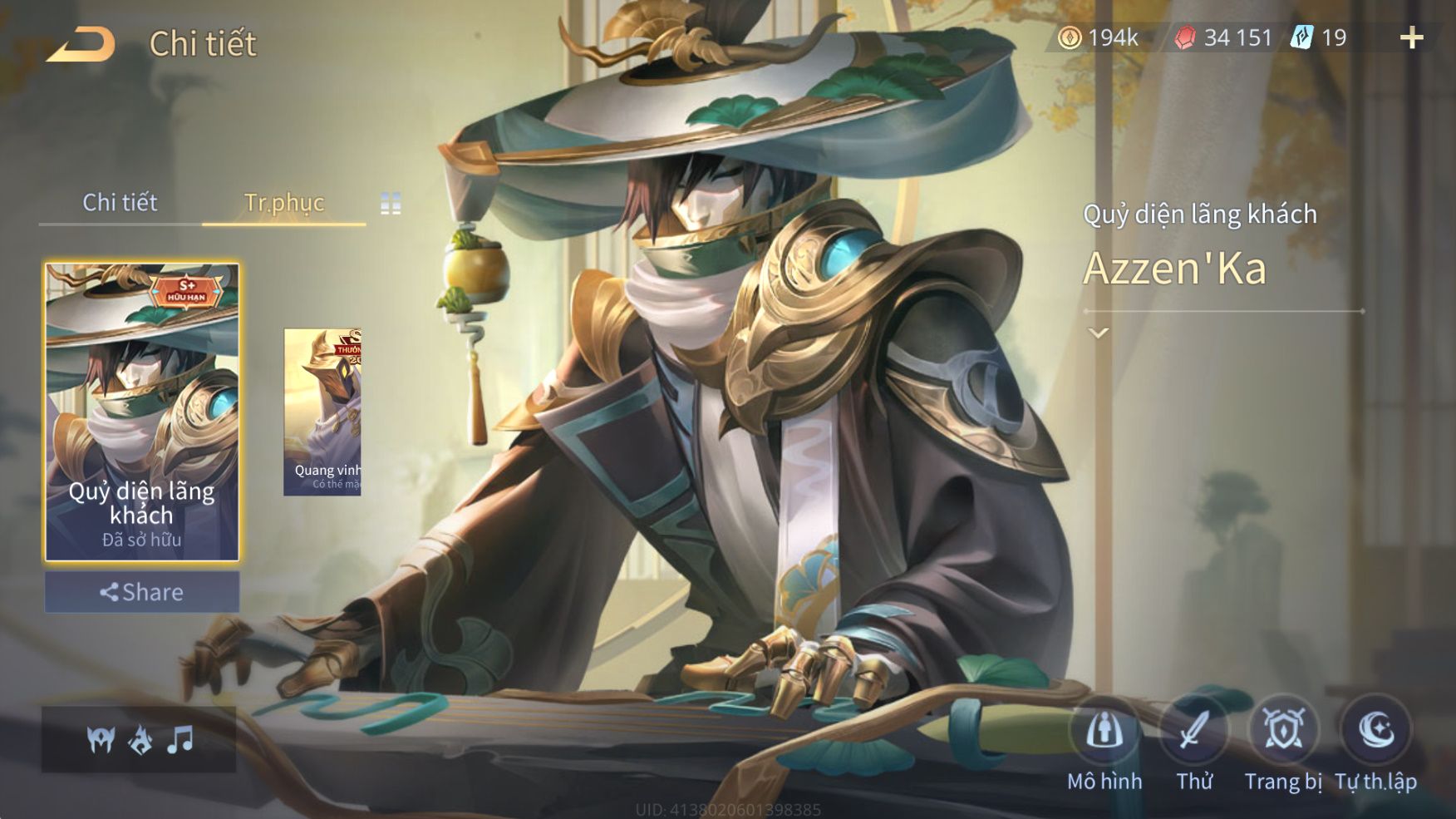Screen dimensions: 1456x819
Task: Click the music note effect icon
Action: [180, 739]
